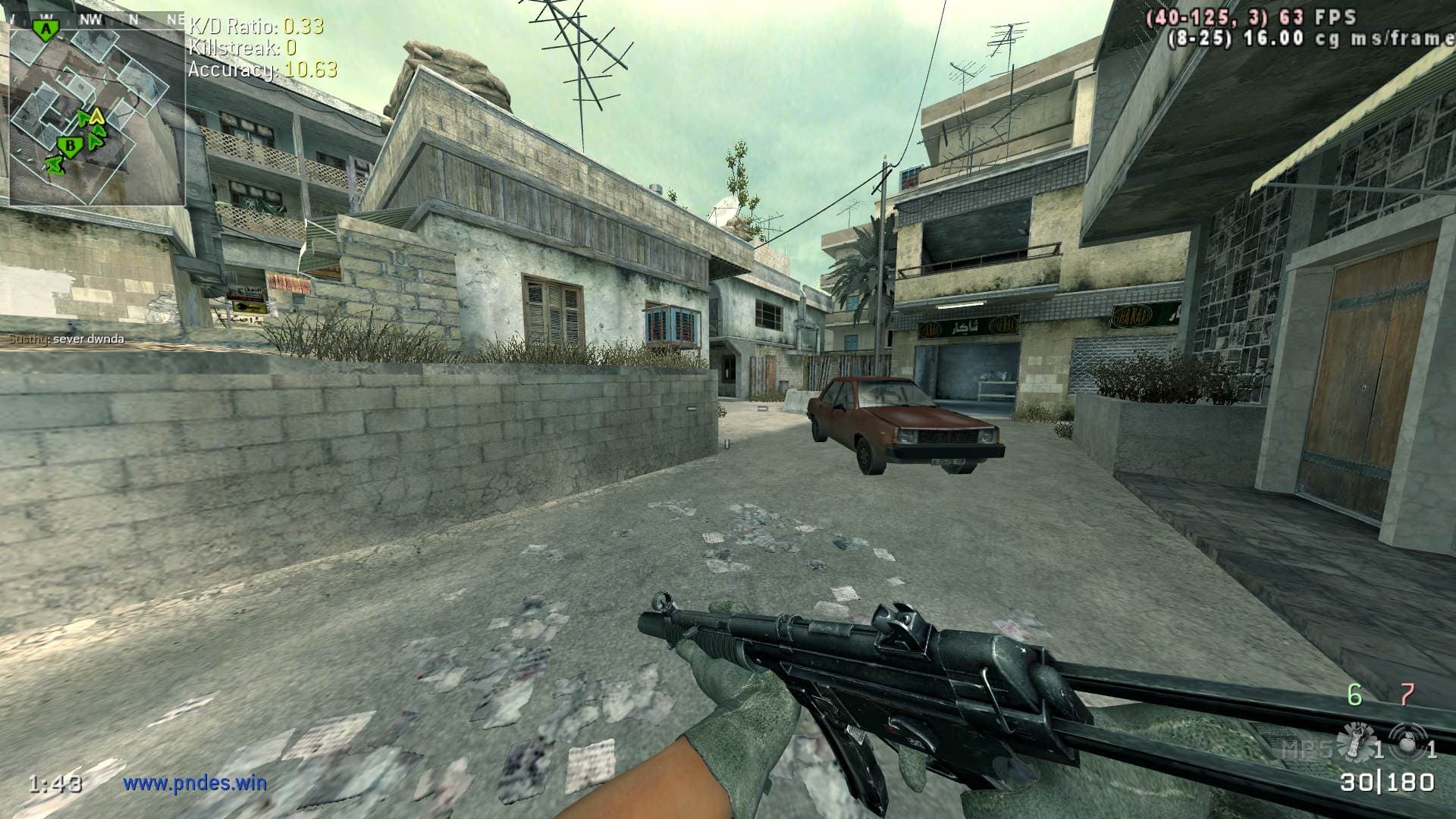
Task: Select the yellow player arrow on minimap
Action: pos(96,117)
